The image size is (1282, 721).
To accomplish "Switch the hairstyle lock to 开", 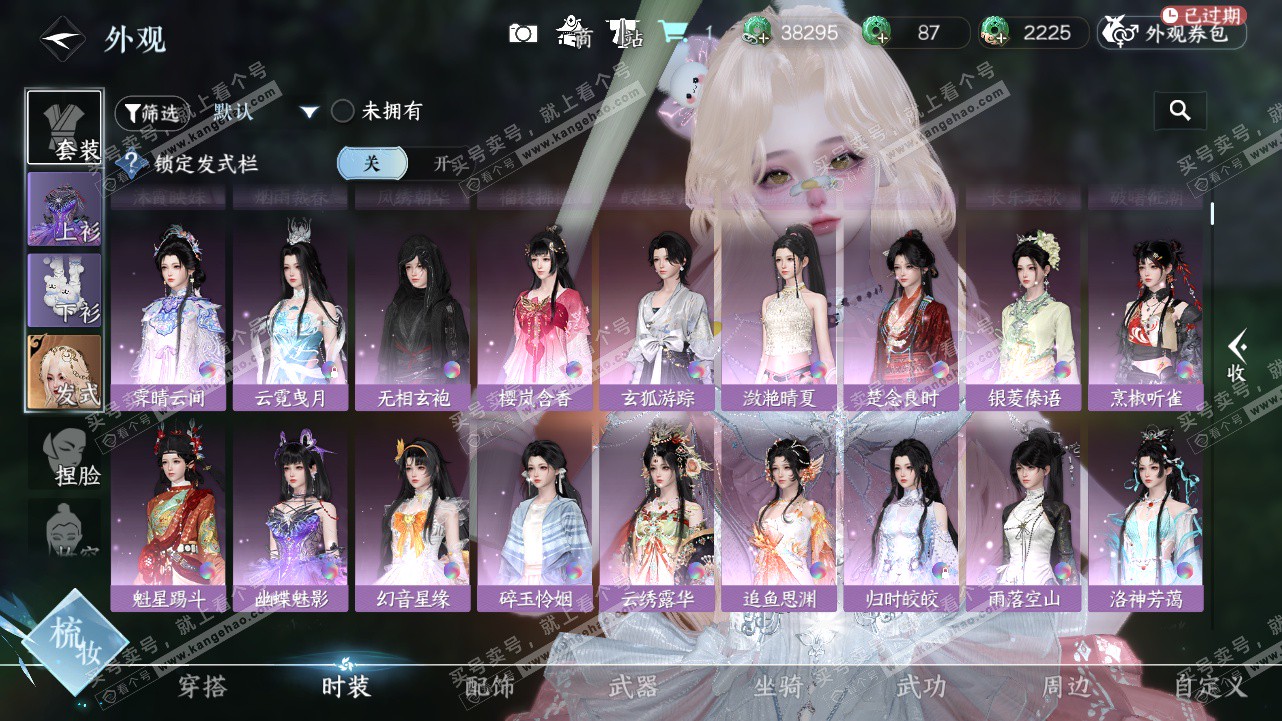I will [x=441, y=164].
